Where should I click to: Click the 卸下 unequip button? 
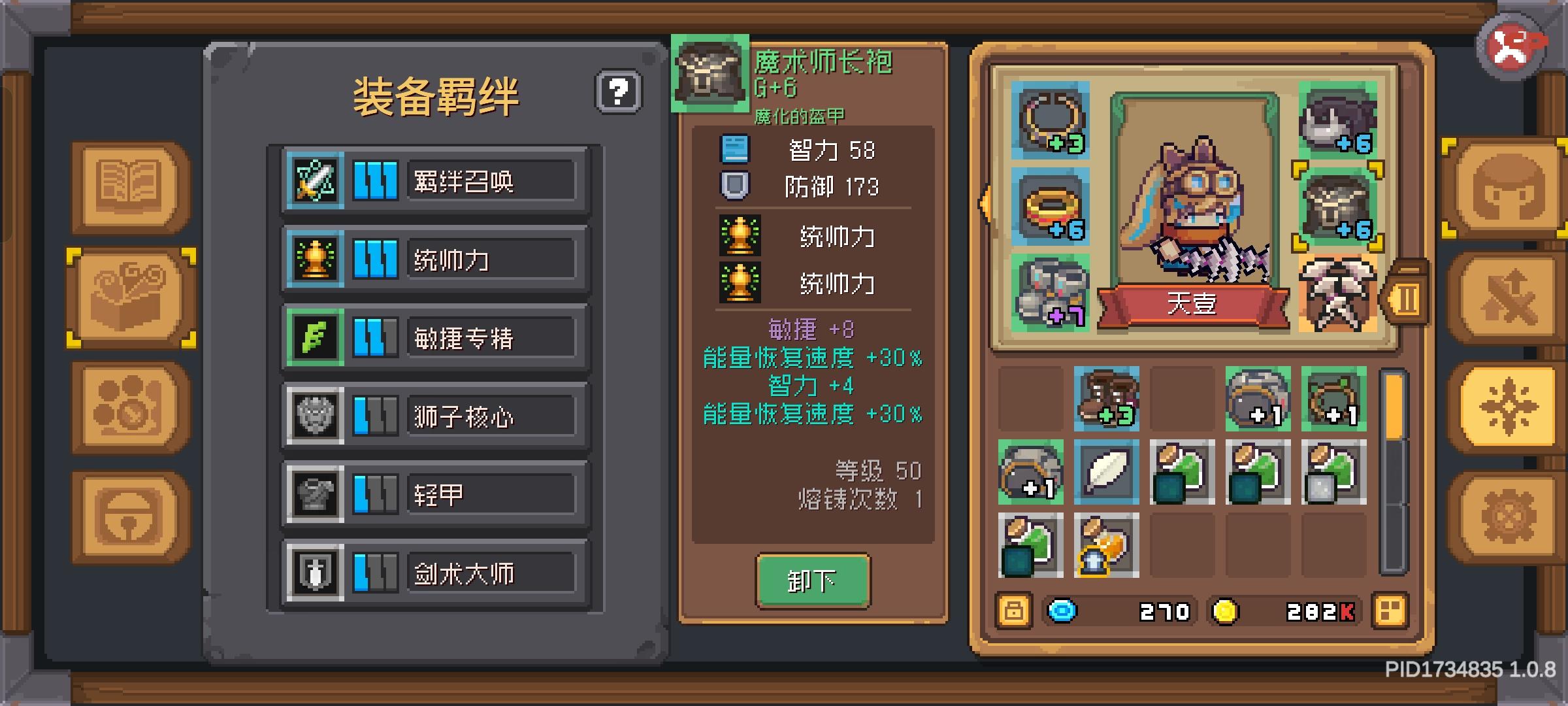[x=812, y=580]
